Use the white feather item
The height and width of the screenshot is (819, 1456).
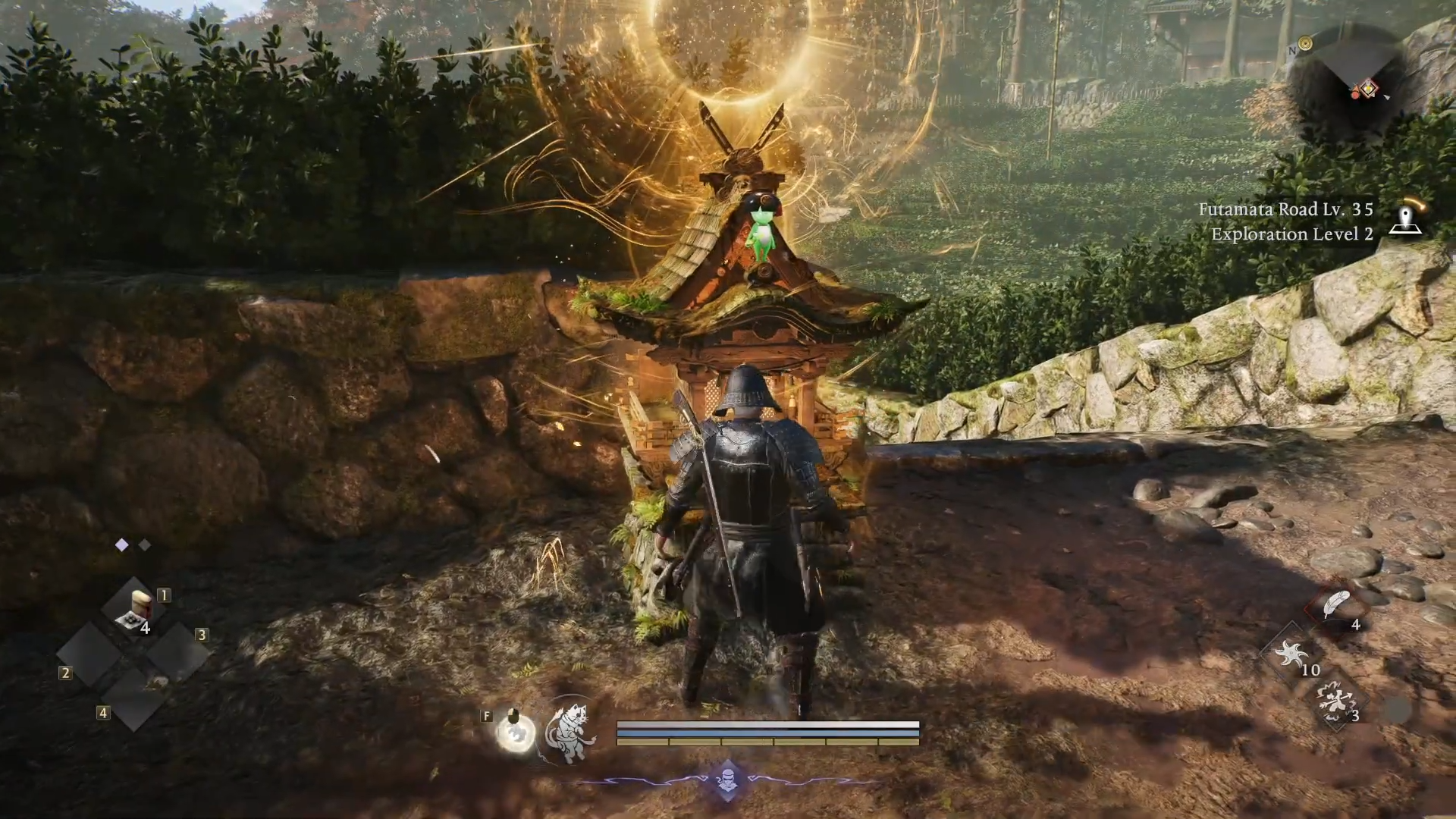pyautogui.click(x=1336, y=605)
